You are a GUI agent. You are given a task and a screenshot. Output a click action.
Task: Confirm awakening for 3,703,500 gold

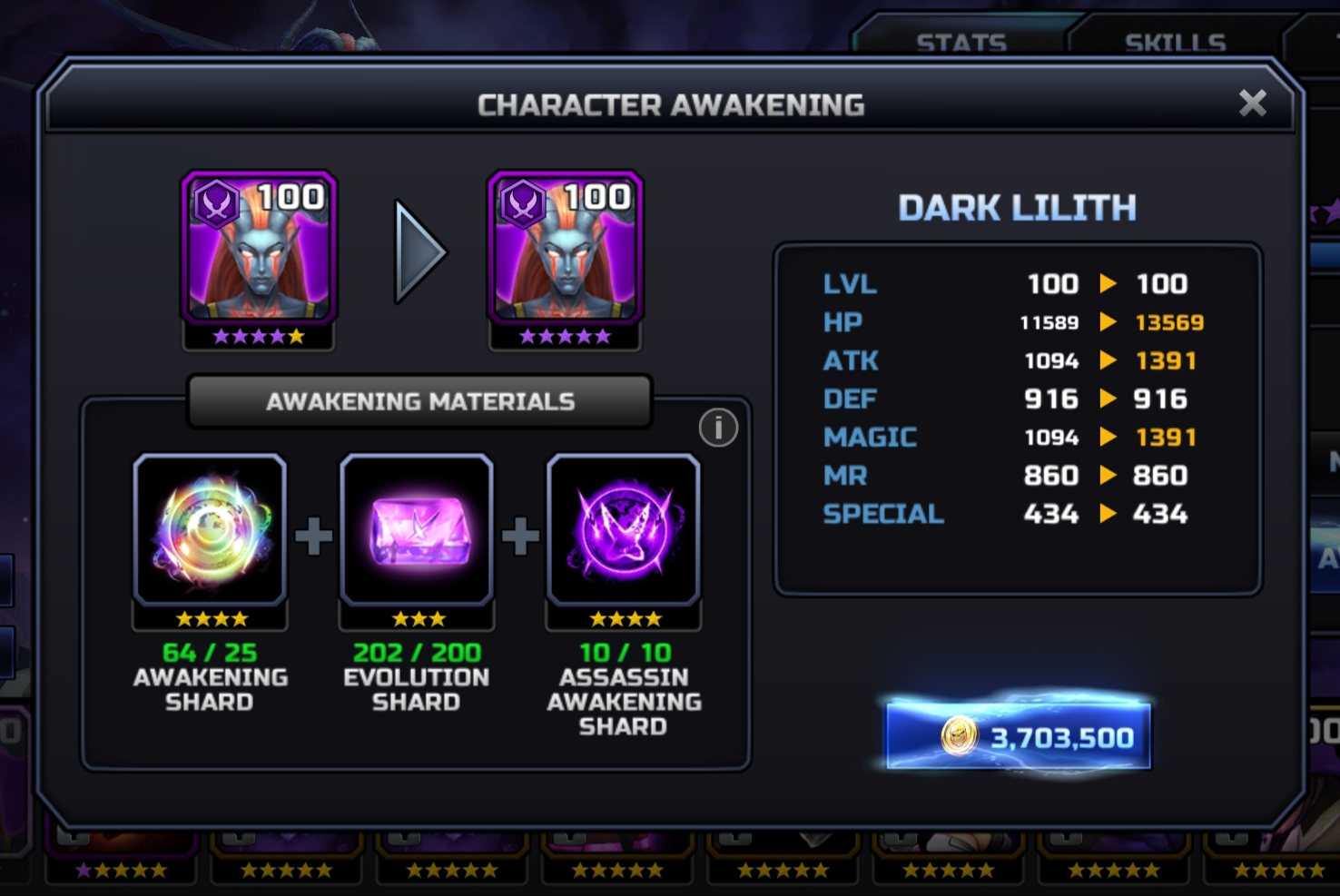[1018, 736]
